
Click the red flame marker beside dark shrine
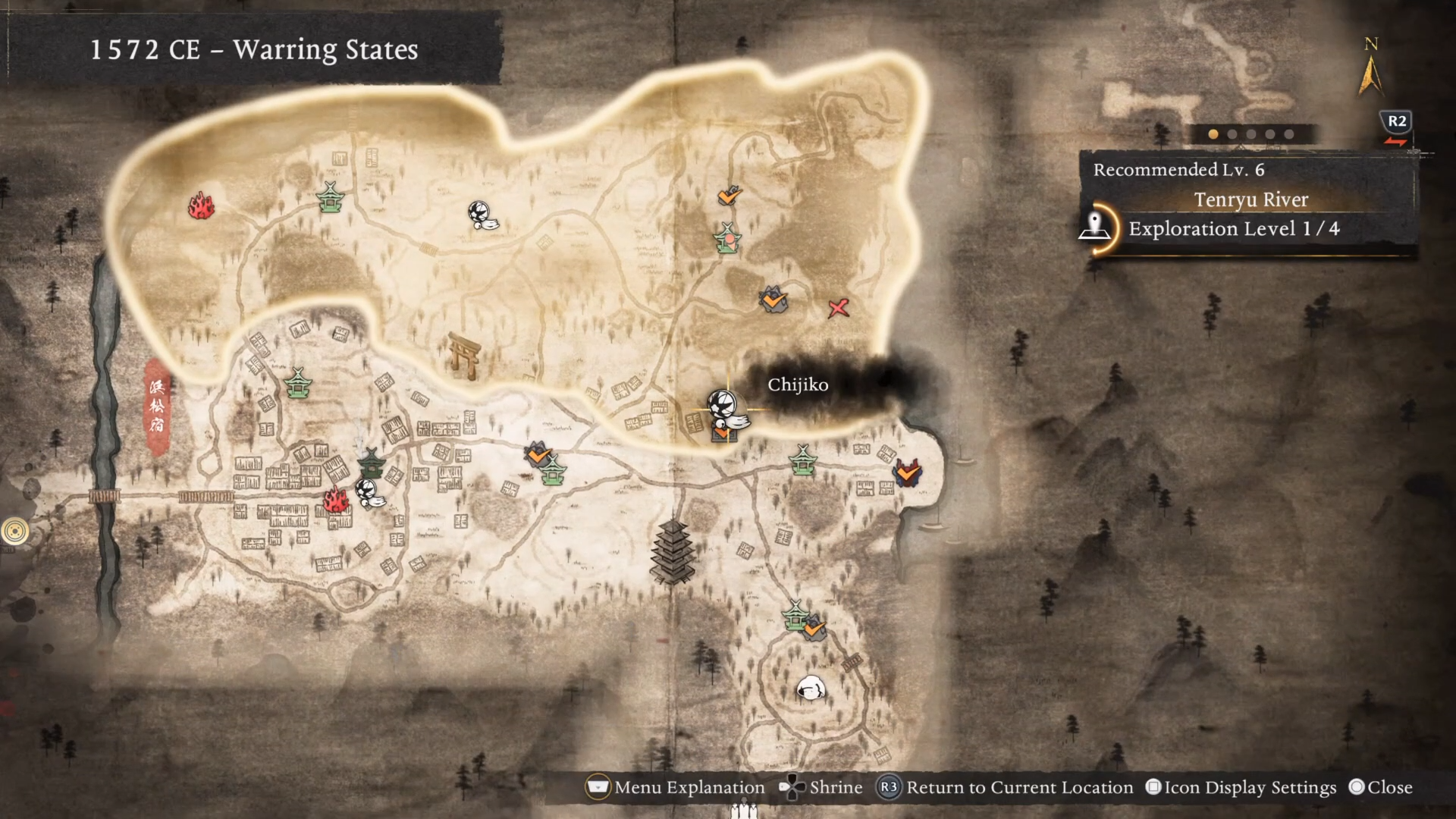[334, 499]
